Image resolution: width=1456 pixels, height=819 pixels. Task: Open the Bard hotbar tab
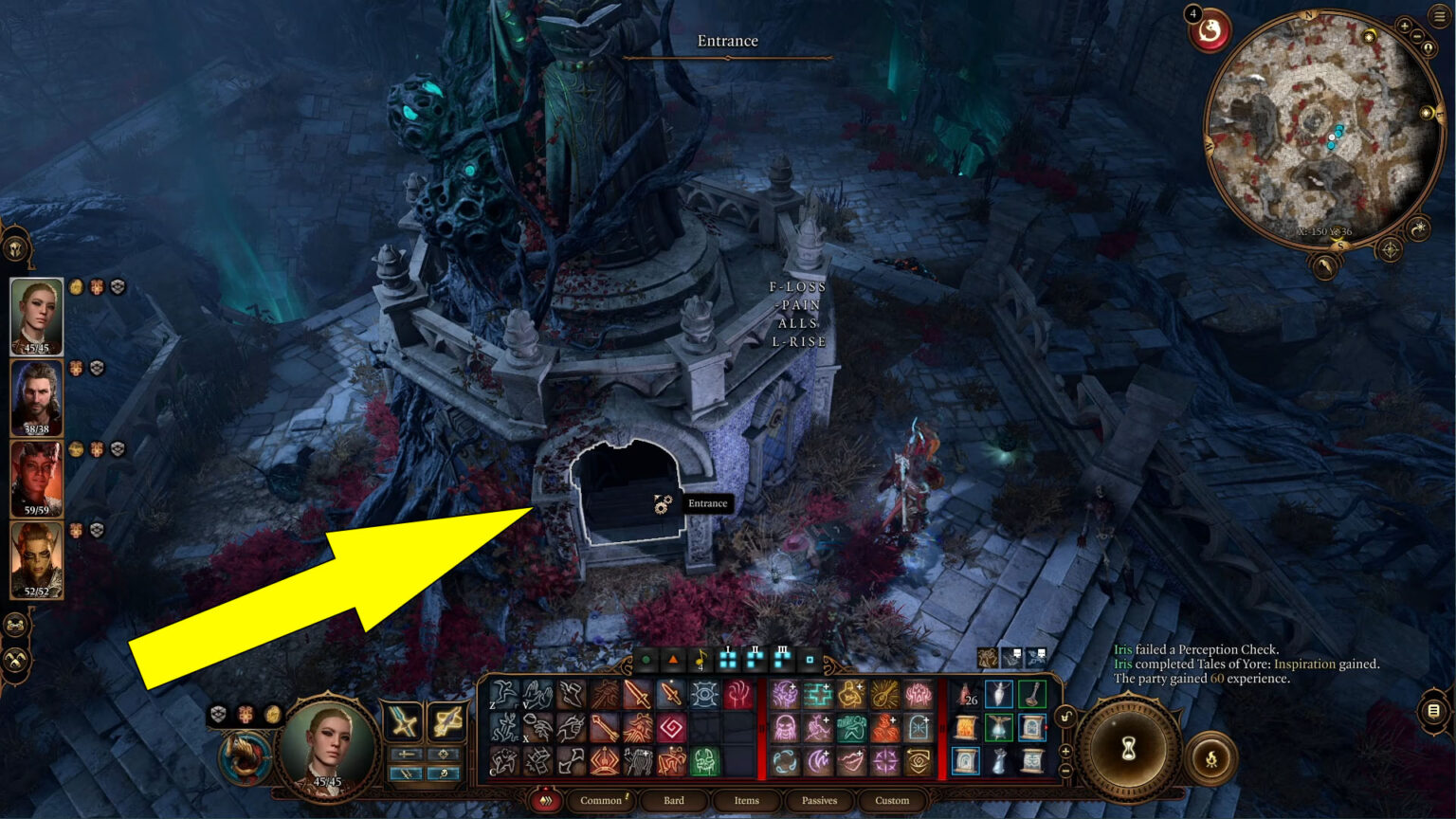(674, 801)
